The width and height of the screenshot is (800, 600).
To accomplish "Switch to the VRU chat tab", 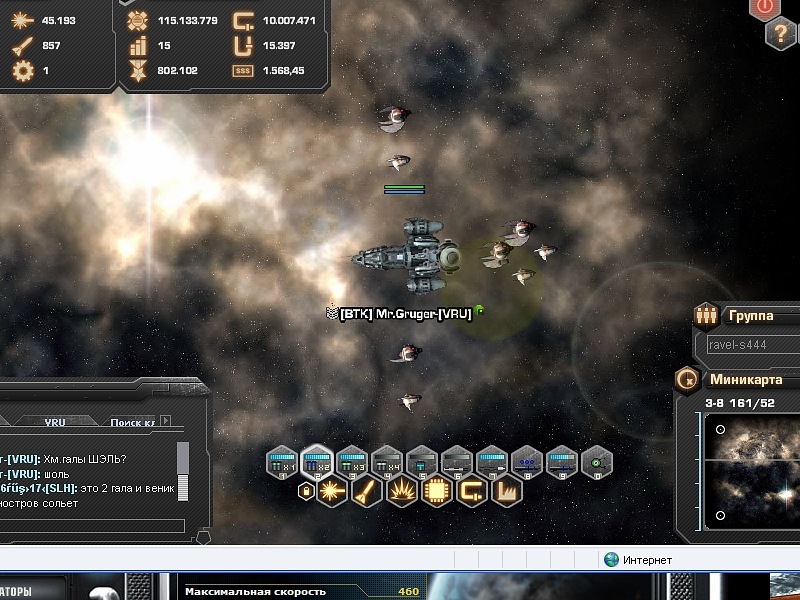I will 54,422.
